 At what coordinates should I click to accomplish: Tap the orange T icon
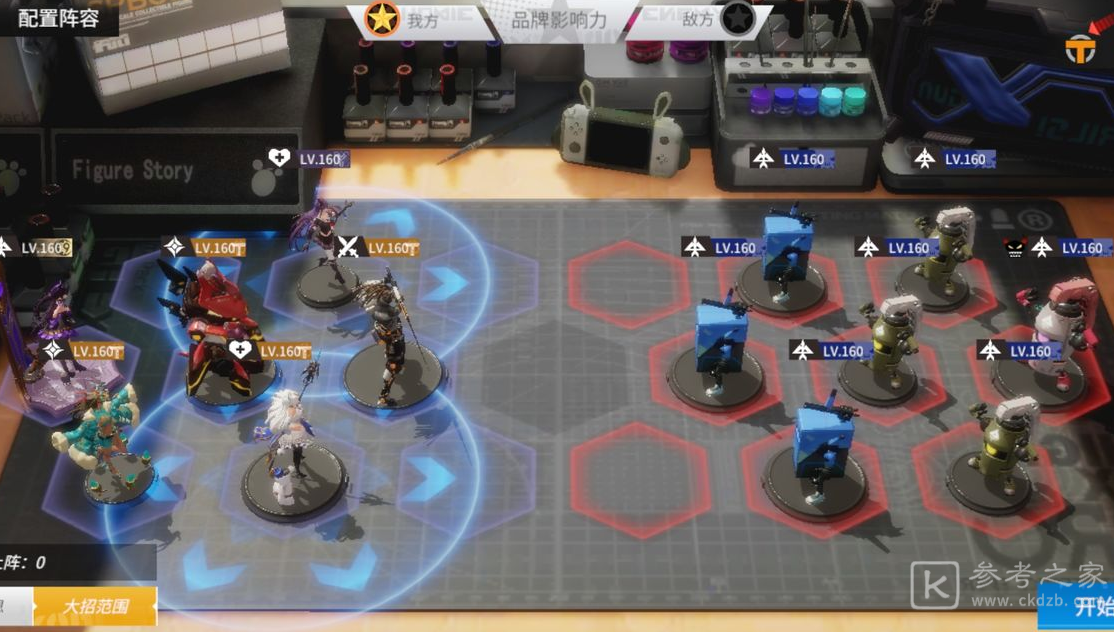tap(1080, 48)
